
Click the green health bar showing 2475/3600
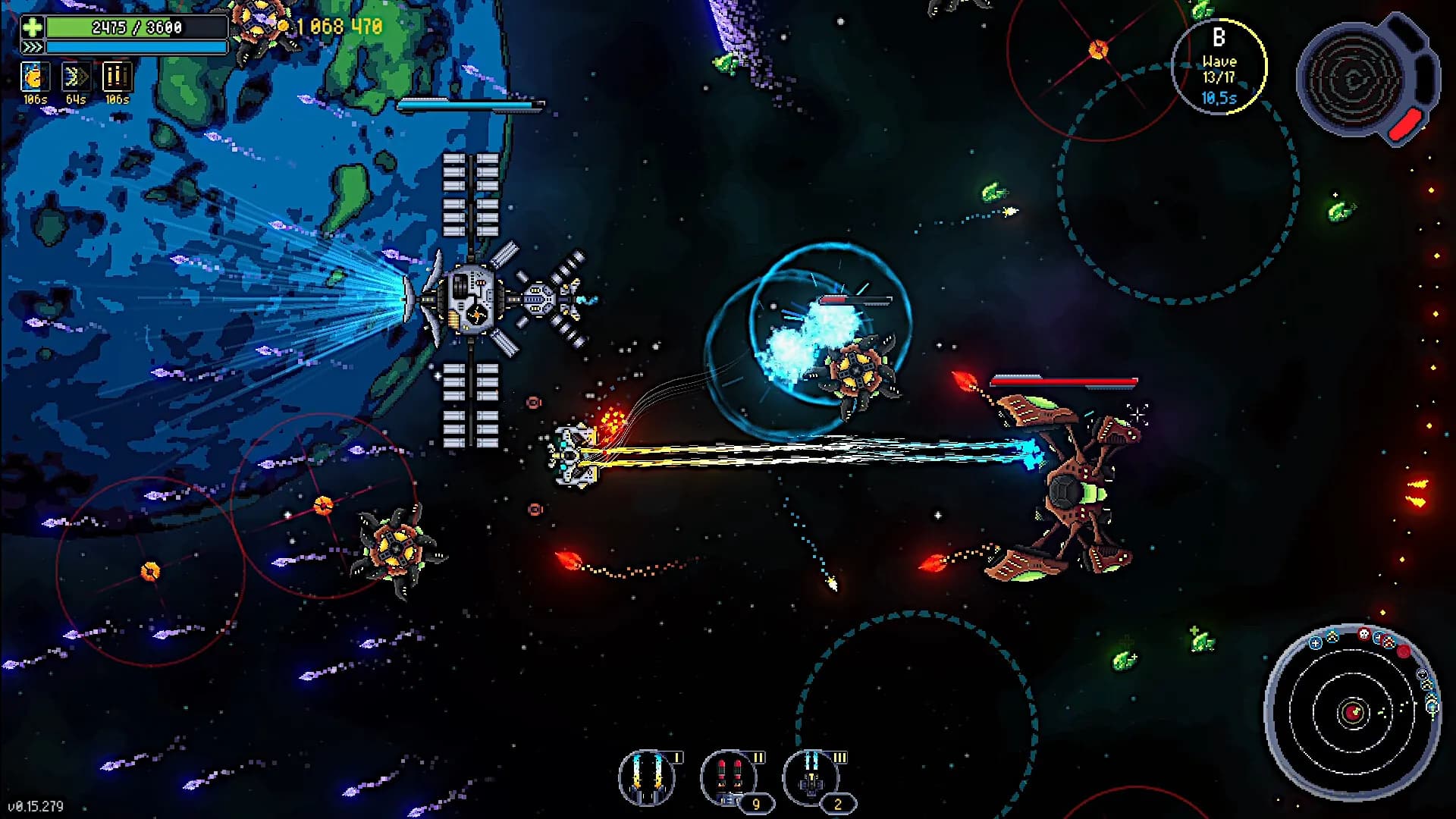[x=136, y=27]
